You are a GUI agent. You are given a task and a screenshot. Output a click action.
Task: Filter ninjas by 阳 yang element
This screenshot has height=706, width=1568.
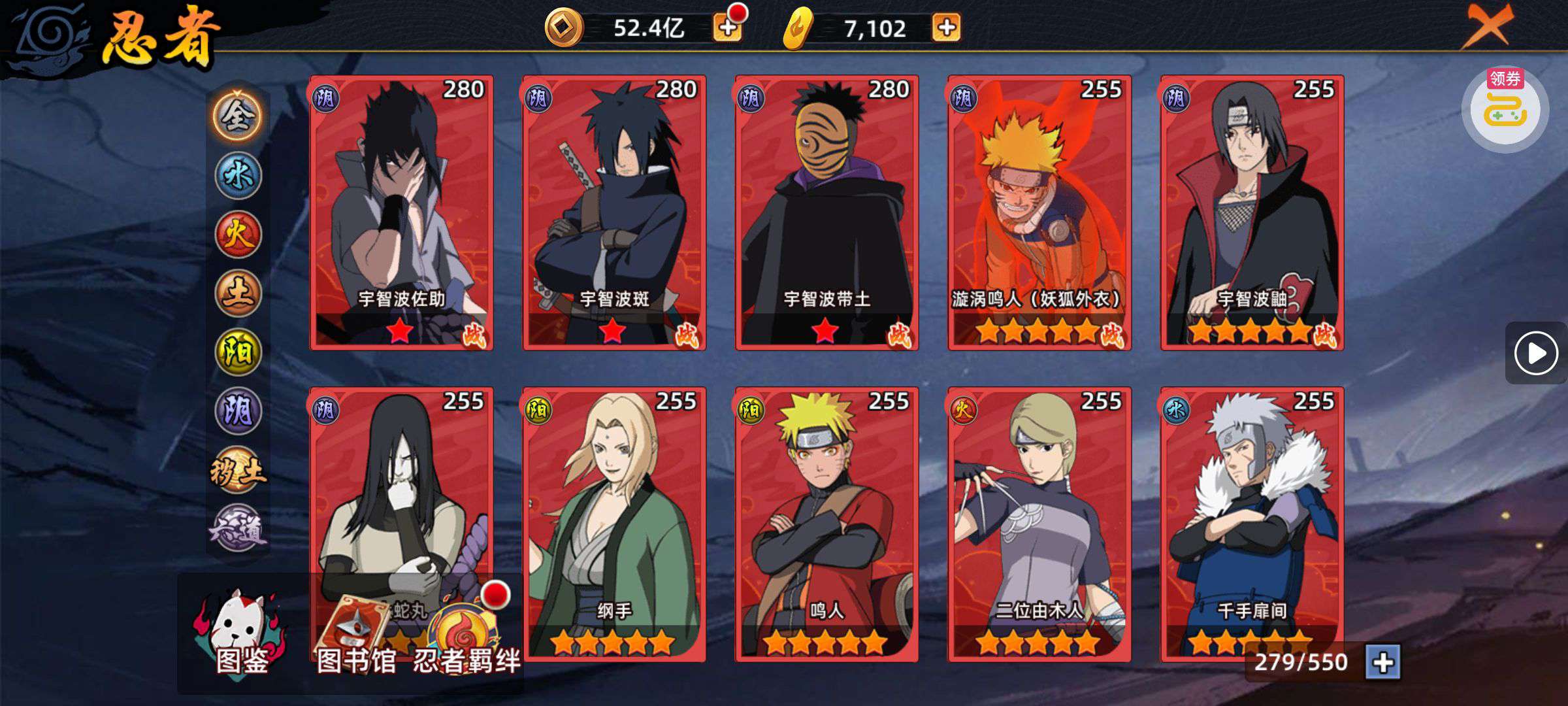[238, 352]
